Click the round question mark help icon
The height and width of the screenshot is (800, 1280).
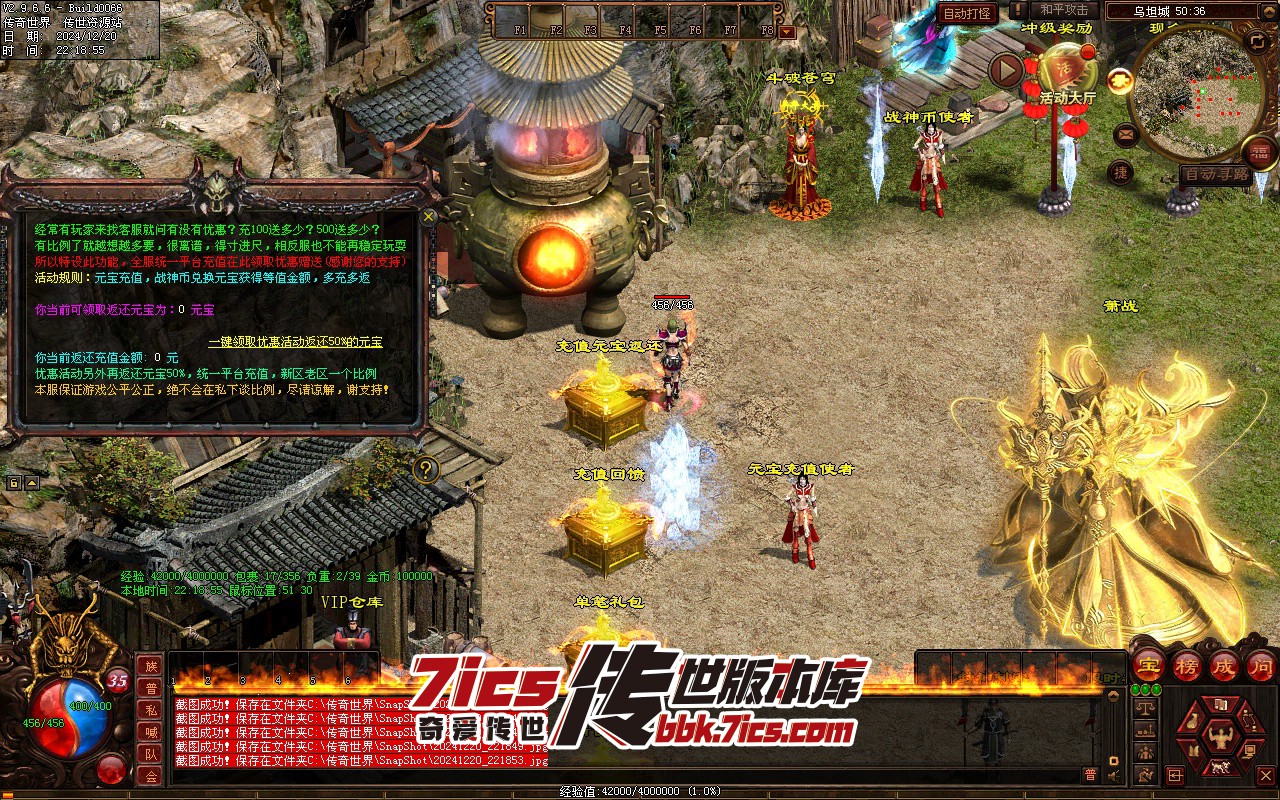pyautogui.click(x=427, y=469)
